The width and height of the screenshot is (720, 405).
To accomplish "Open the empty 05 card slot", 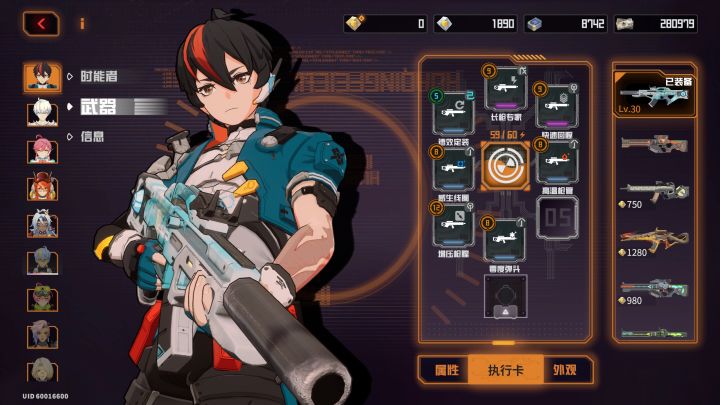I will 557,217.
